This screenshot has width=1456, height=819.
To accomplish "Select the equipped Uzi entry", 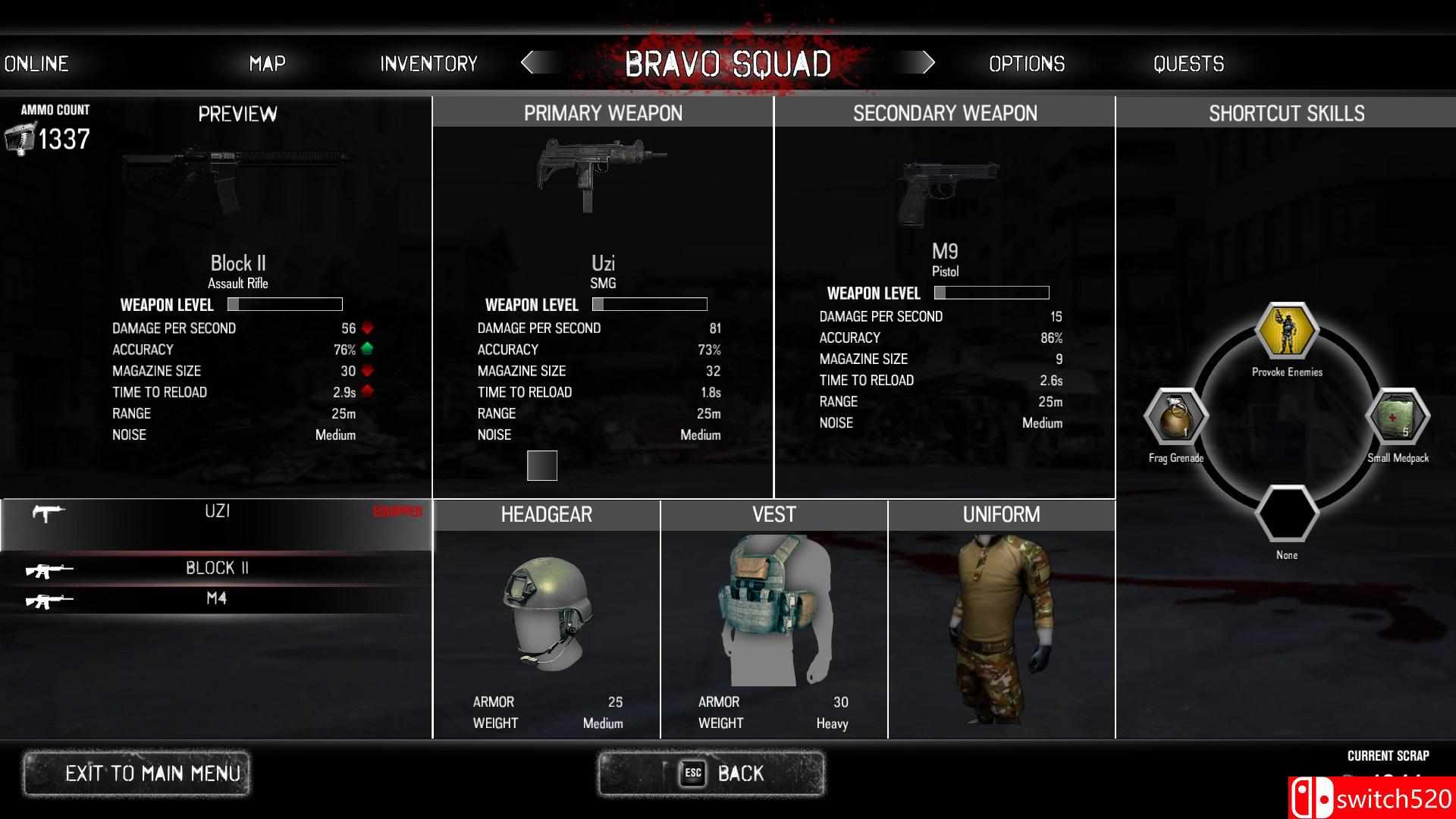I will 216,513.
